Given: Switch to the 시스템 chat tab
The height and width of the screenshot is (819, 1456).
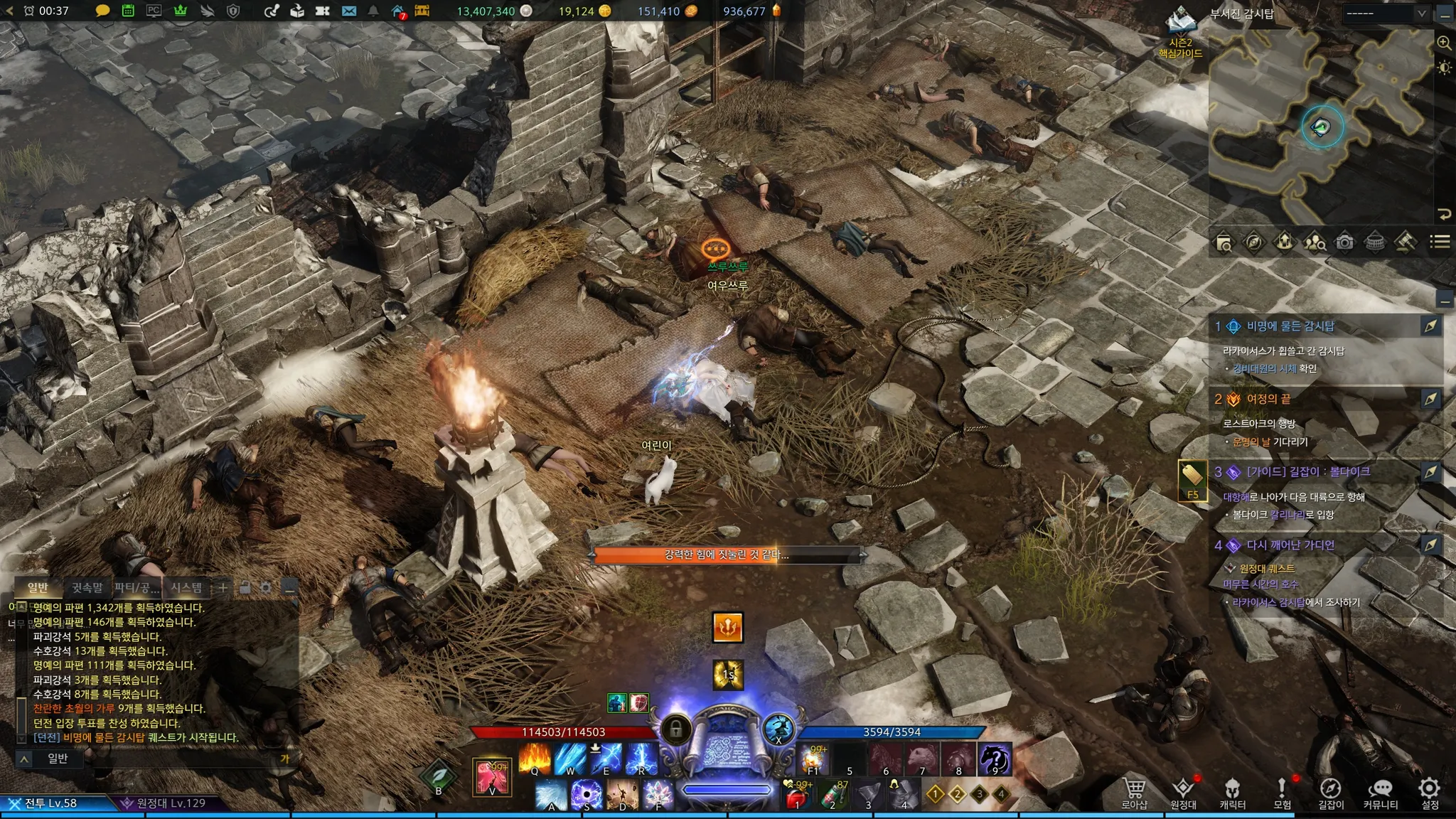Looking at the screenshot, I should pos(186,587).
